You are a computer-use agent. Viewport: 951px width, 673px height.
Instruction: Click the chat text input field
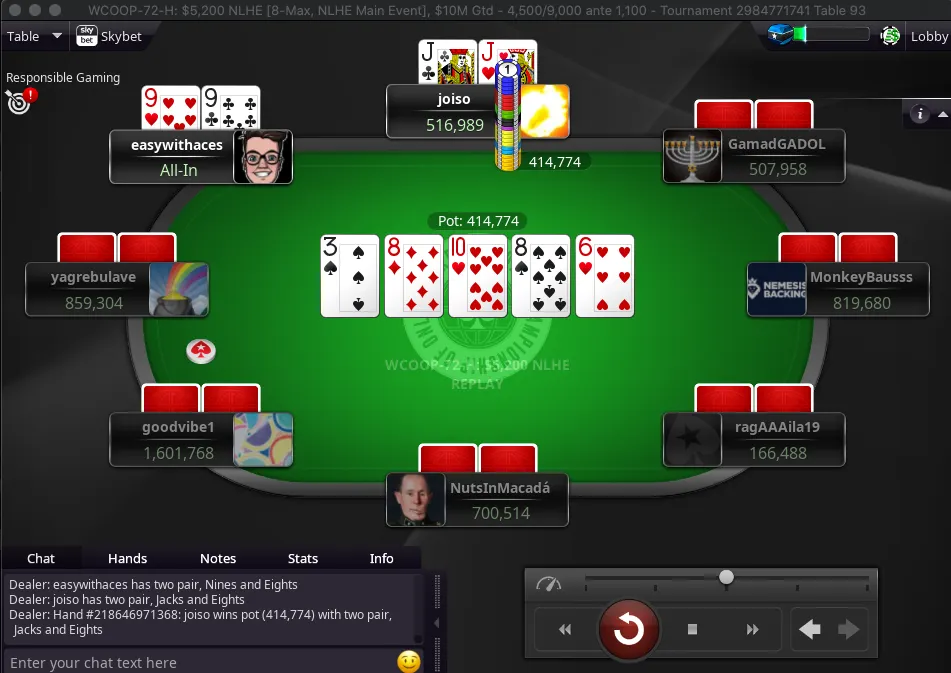pos(200,662)
